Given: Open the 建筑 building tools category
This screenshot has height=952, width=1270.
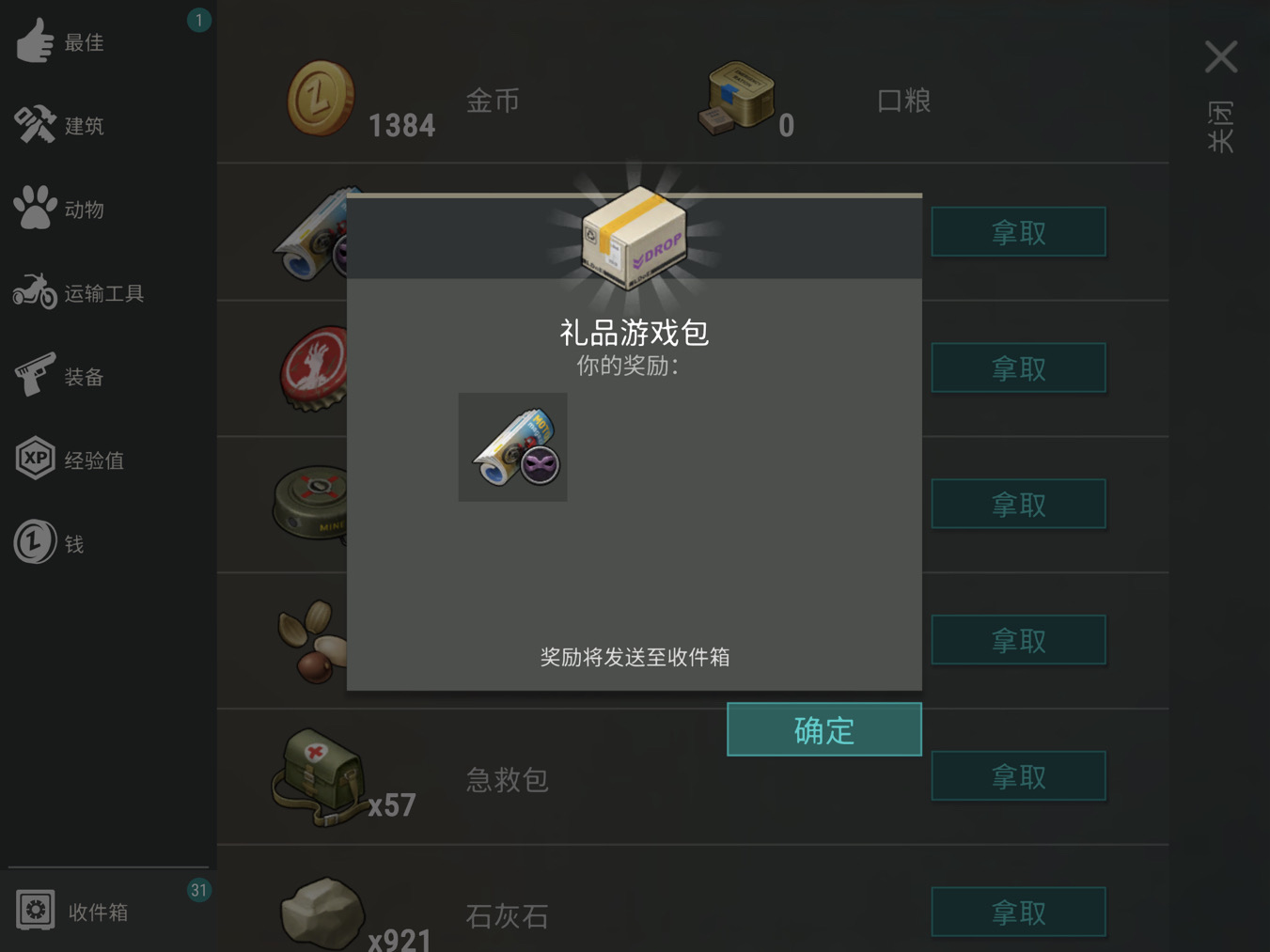Looking at the screenshot, I should 36,125.
